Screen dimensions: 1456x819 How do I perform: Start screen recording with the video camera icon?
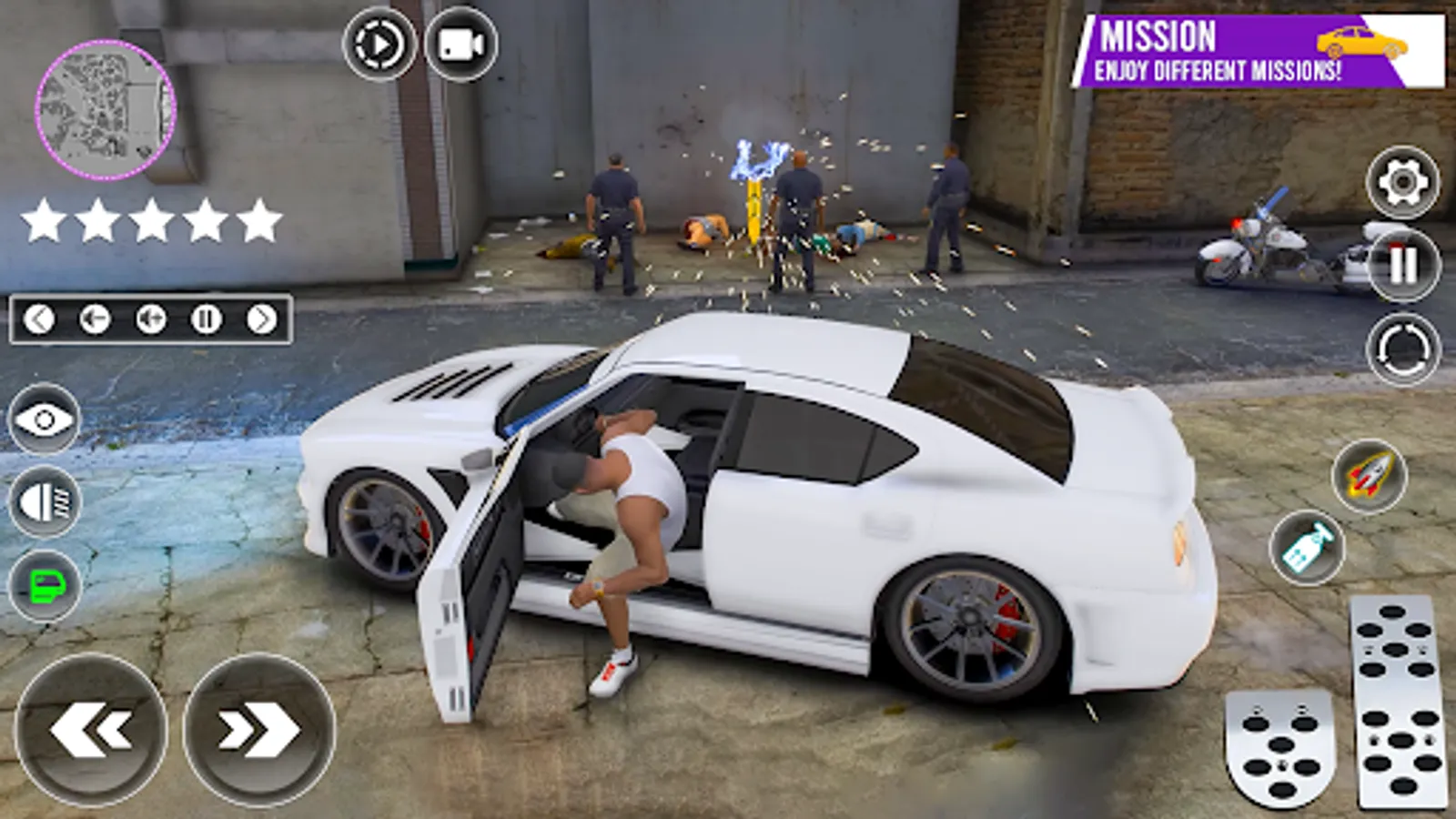tap(462, 45)
